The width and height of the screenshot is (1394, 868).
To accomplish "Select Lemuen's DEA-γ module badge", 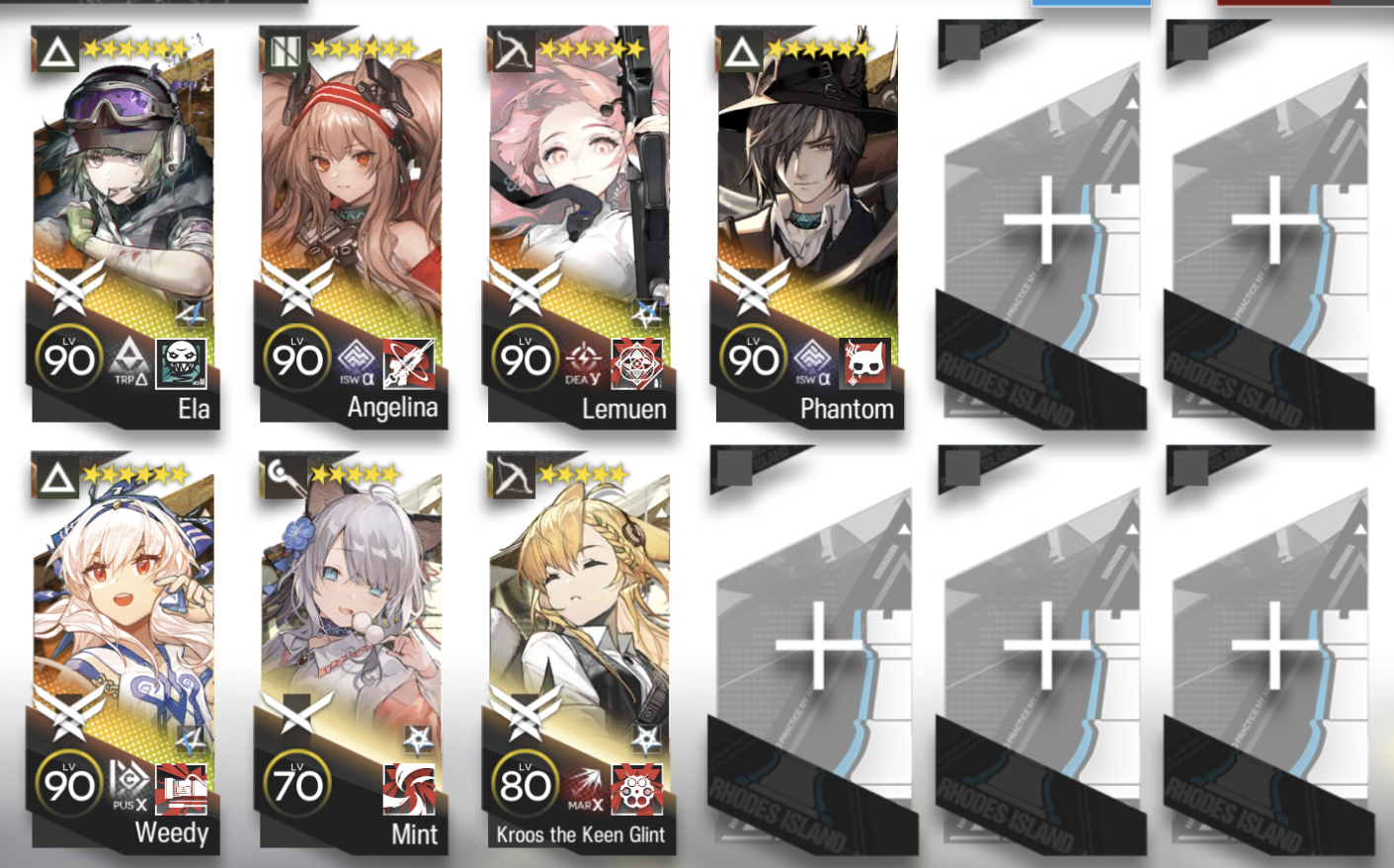I will tap(584, 361).
